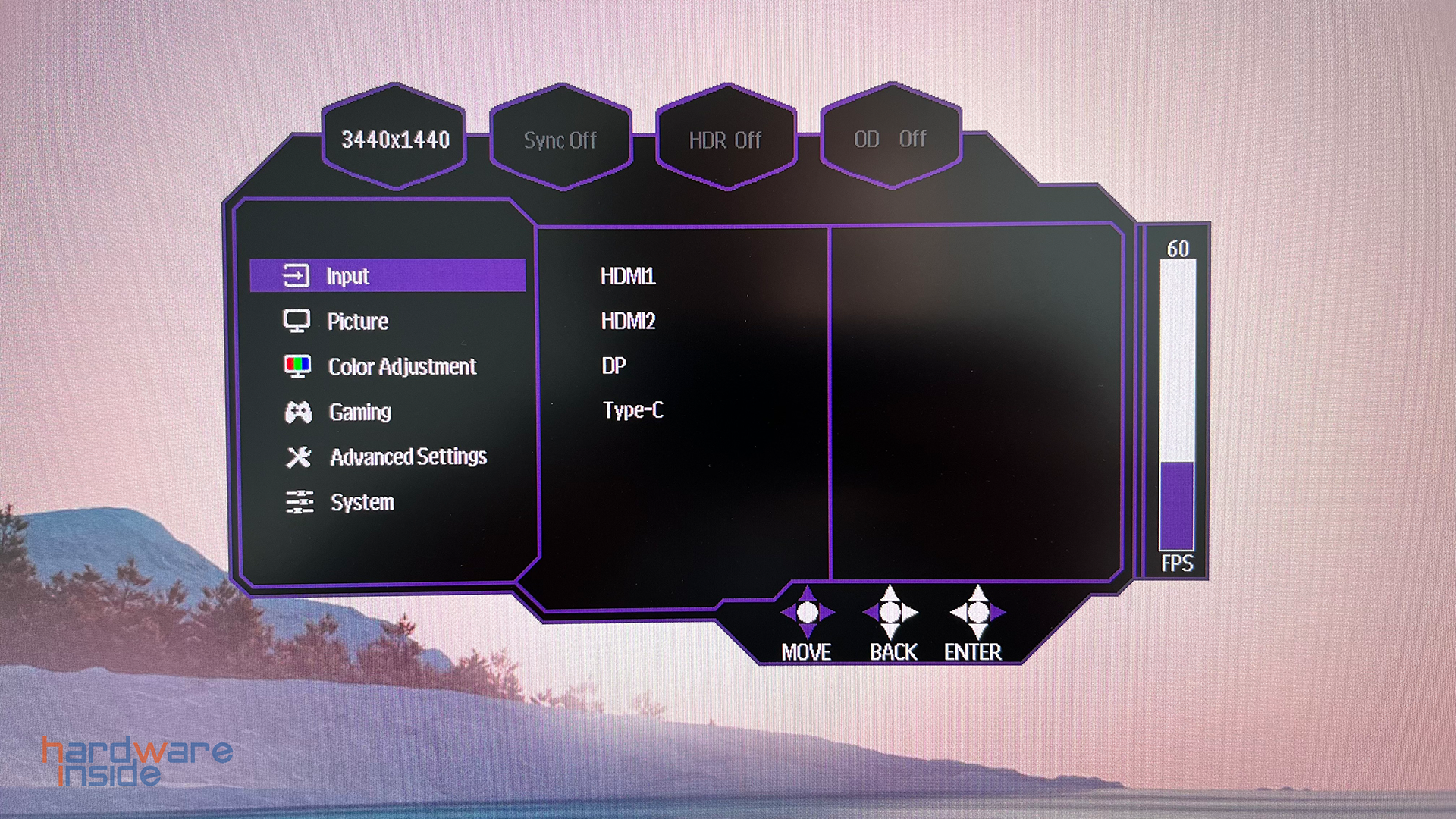This screenshot has height=819, width=1456.
Task: Toggle HDR Off to on
Action: click(x=726, y=140)
